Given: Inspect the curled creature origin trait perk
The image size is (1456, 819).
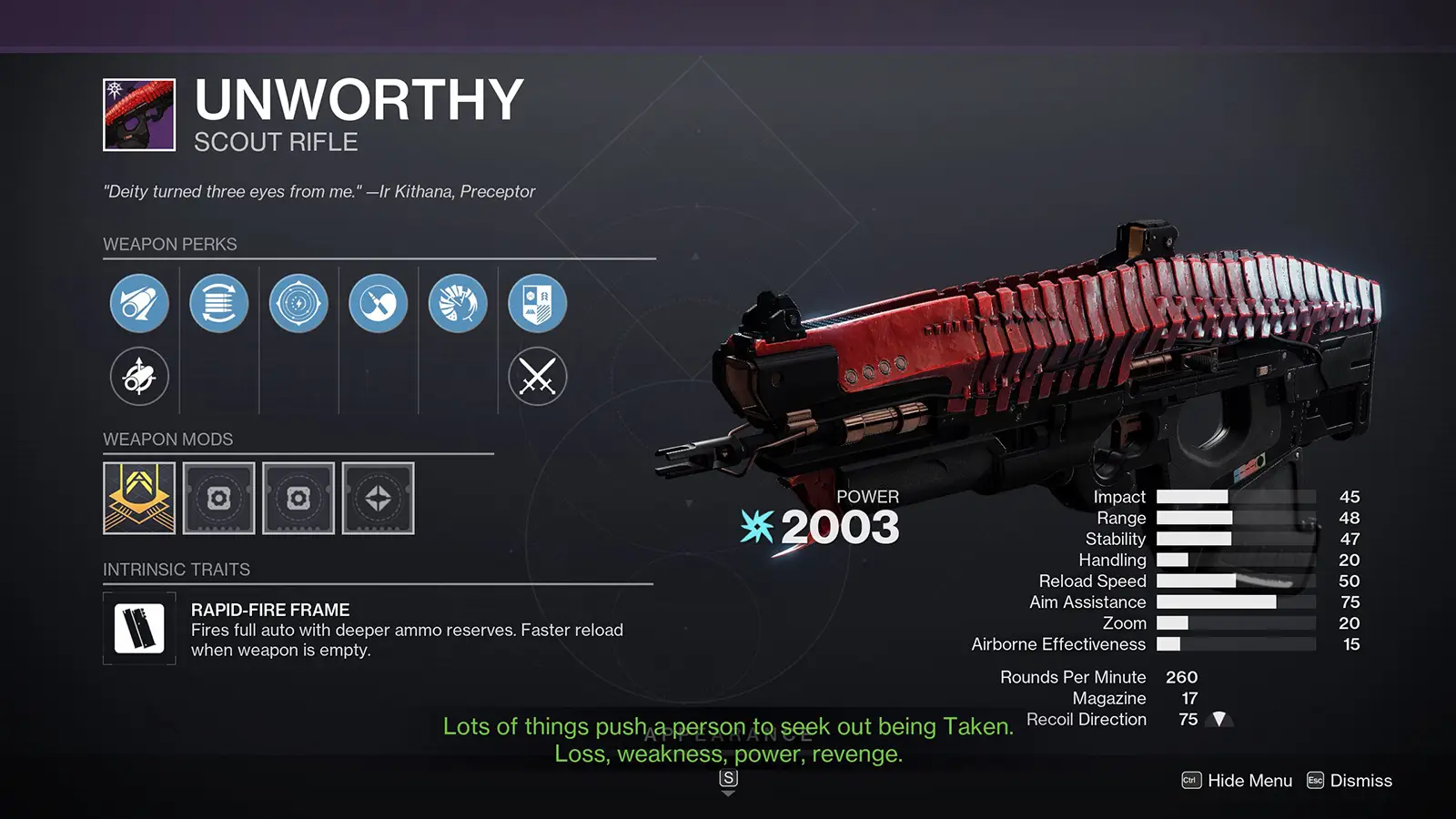Looking at the screenshot, I should [x=458, y=303].
